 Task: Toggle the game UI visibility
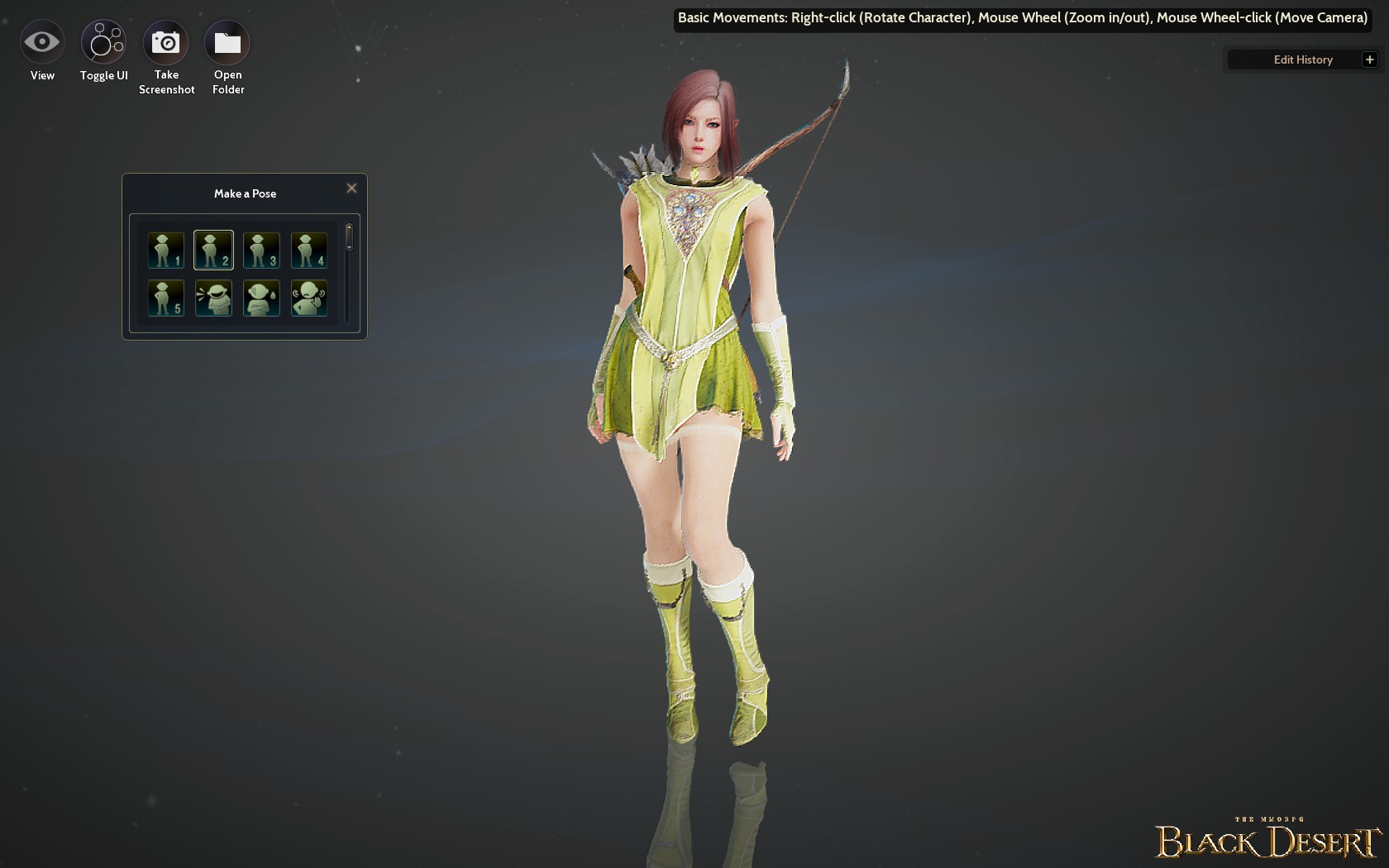coord(103,41)
